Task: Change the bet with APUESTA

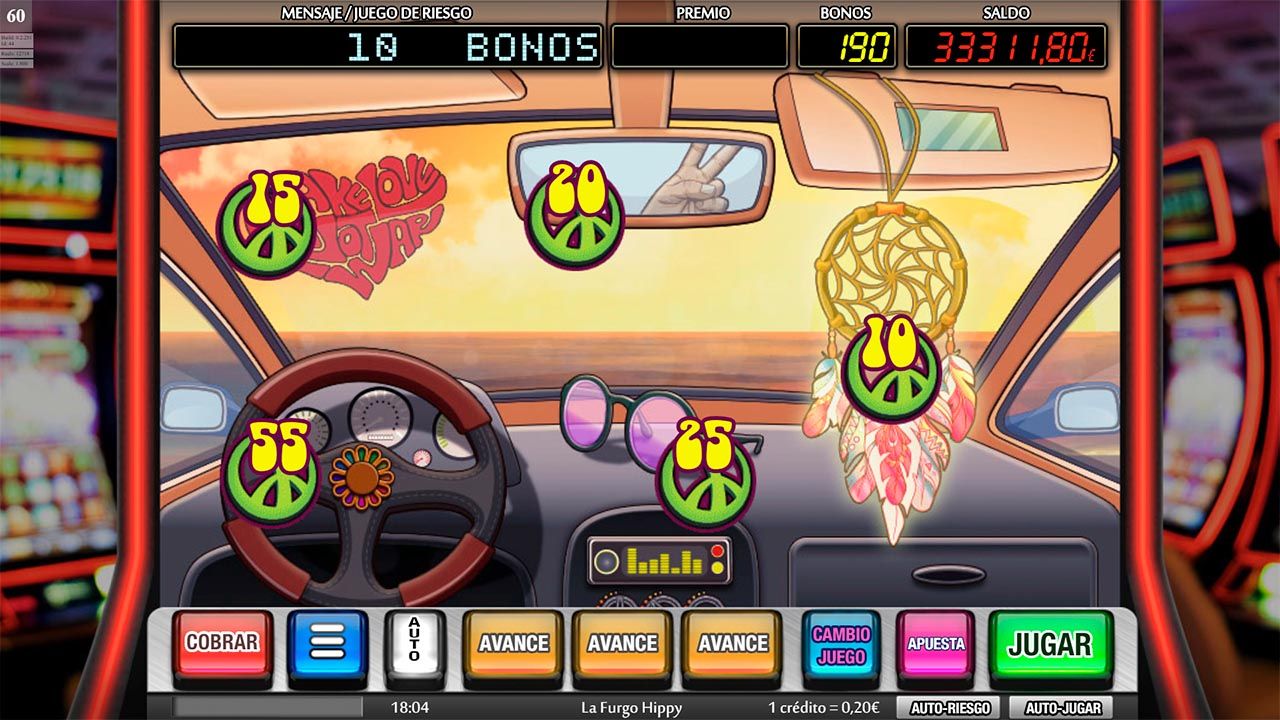Action: pyautogui.click(x=935, y=644)
